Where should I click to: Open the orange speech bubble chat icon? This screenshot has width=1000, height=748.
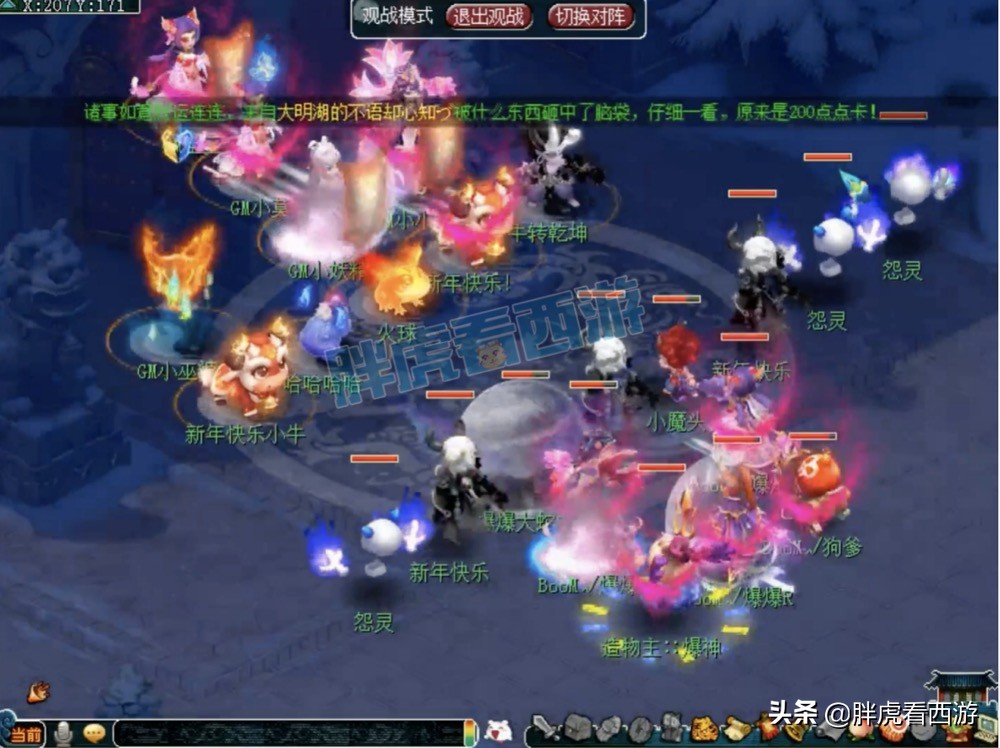(95, 734)
